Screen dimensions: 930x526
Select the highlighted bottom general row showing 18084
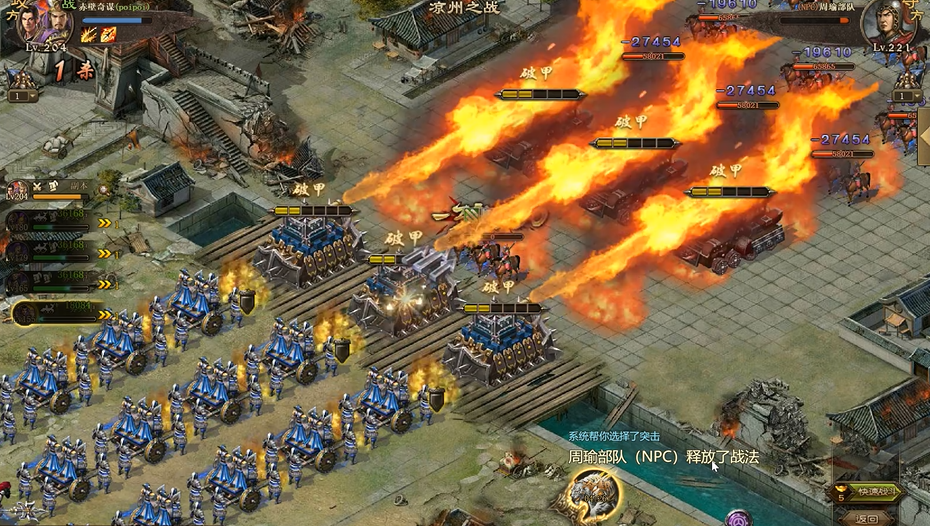coord(60,314)
